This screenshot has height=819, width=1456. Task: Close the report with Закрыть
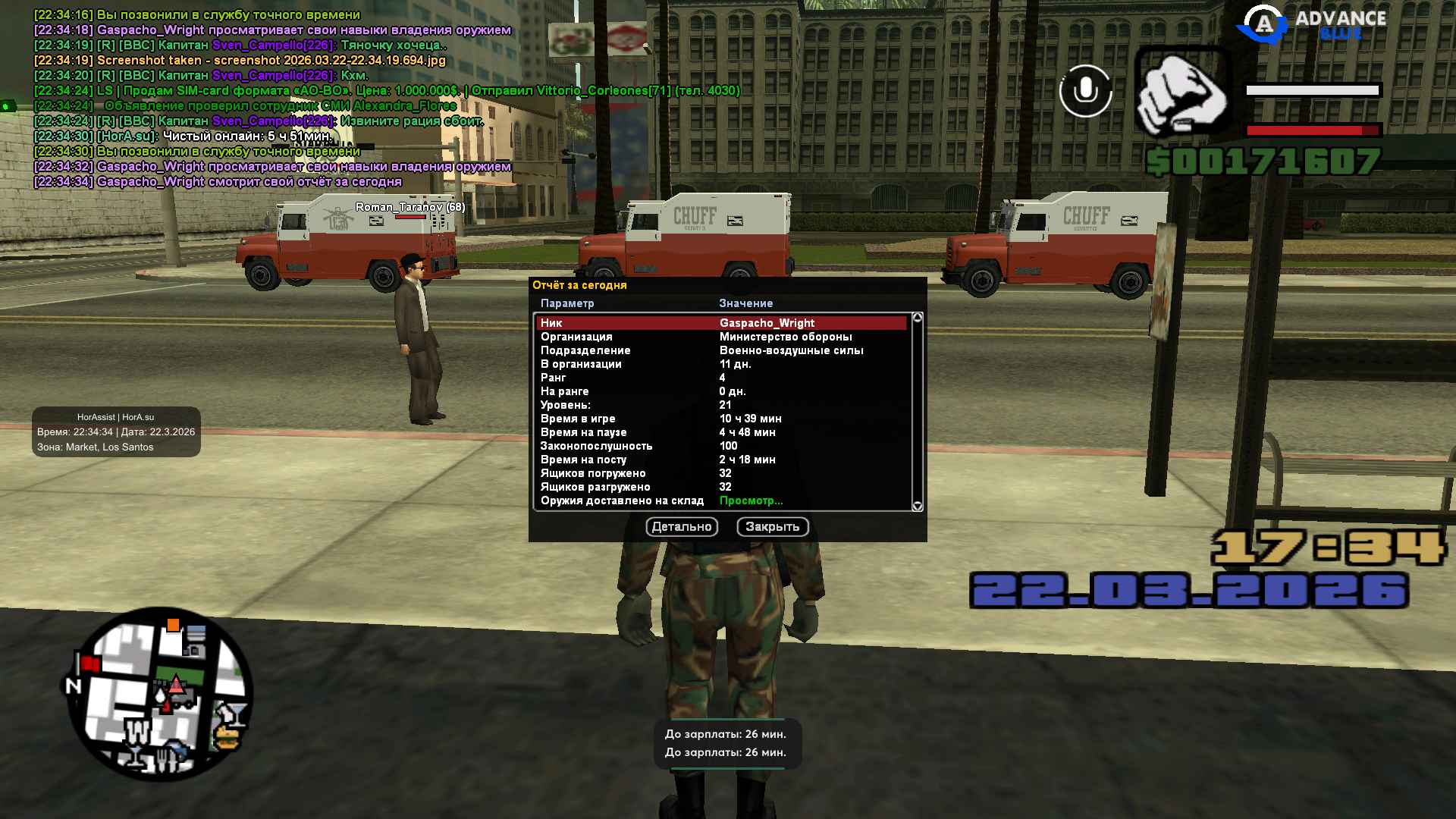[x=772, y=527]
